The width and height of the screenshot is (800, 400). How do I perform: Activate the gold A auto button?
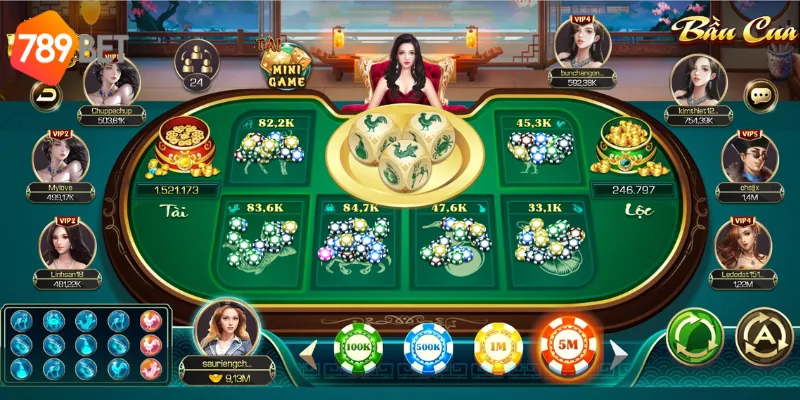(x=763, y=336)
